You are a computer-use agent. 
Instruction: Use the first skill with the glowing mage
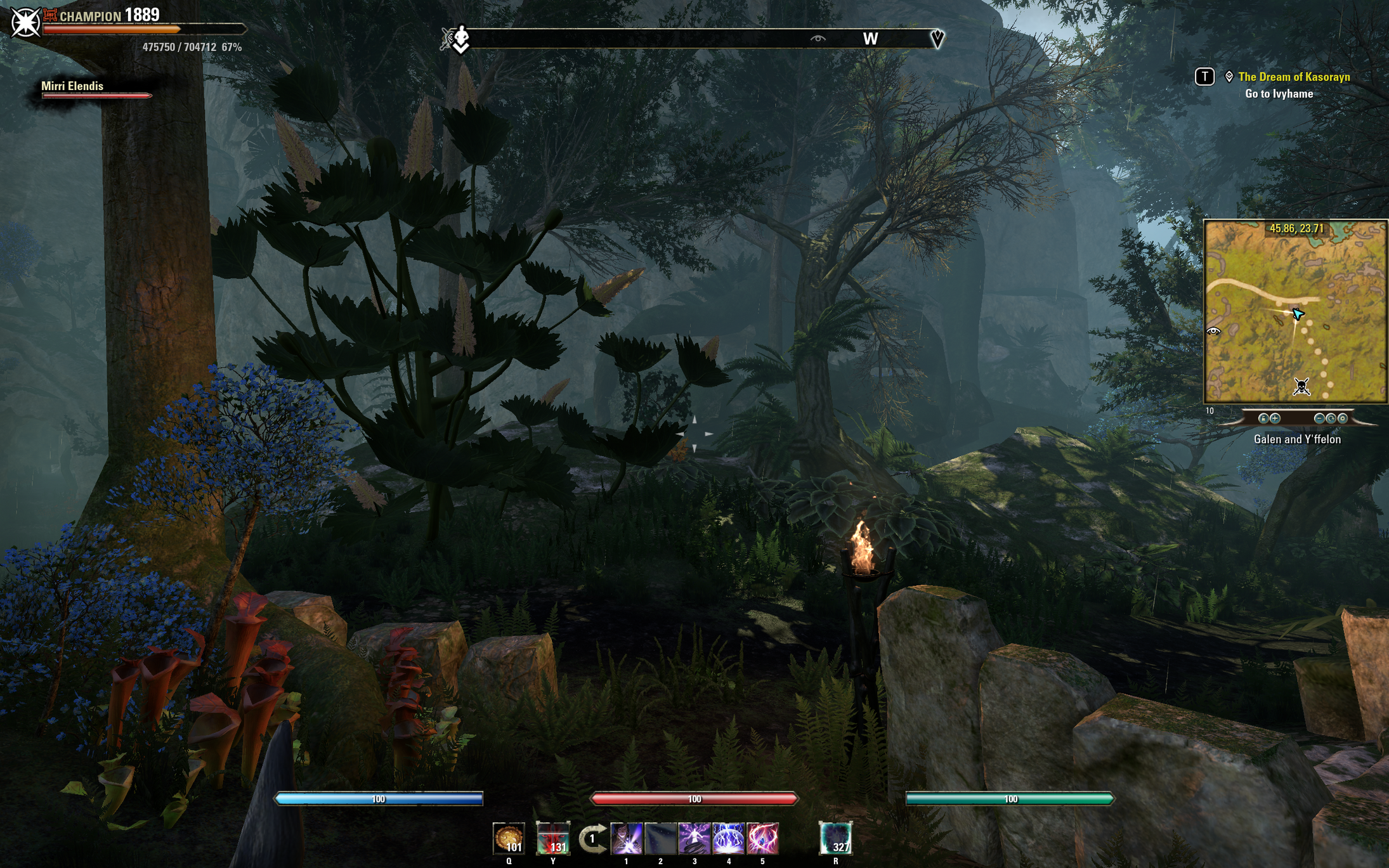627,838
